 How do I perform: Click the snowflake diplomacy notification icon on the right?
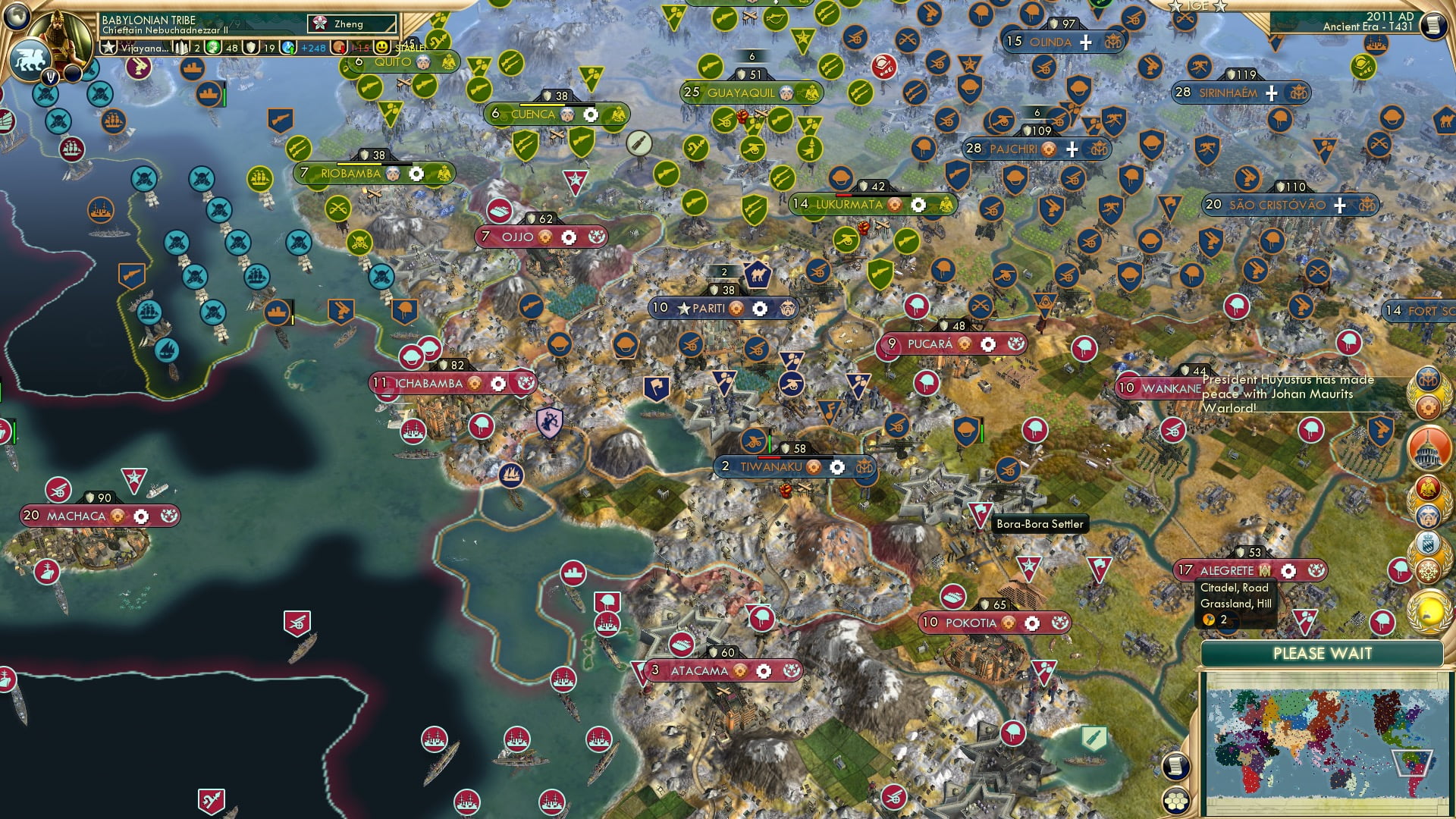click(x=1429, y=570)
